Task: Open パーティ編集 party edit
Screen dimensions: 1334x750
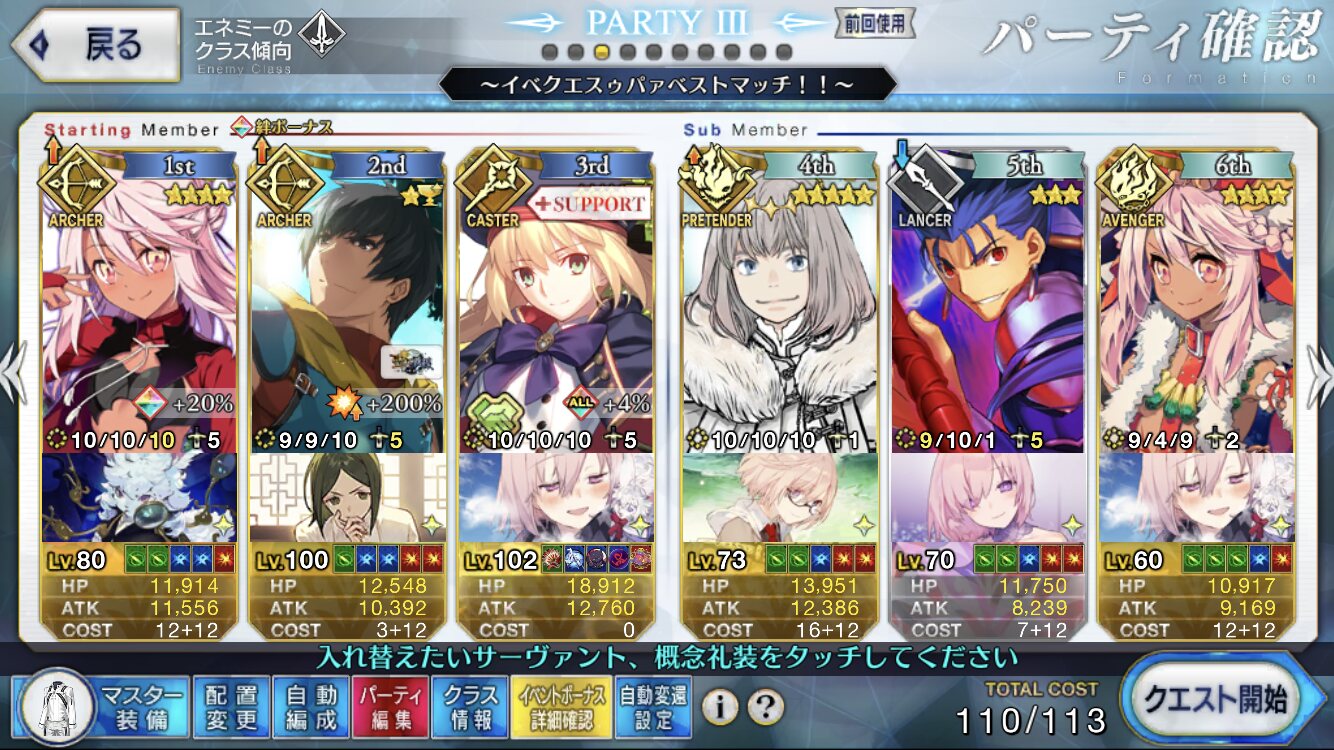Action: (x=391, y=706)
